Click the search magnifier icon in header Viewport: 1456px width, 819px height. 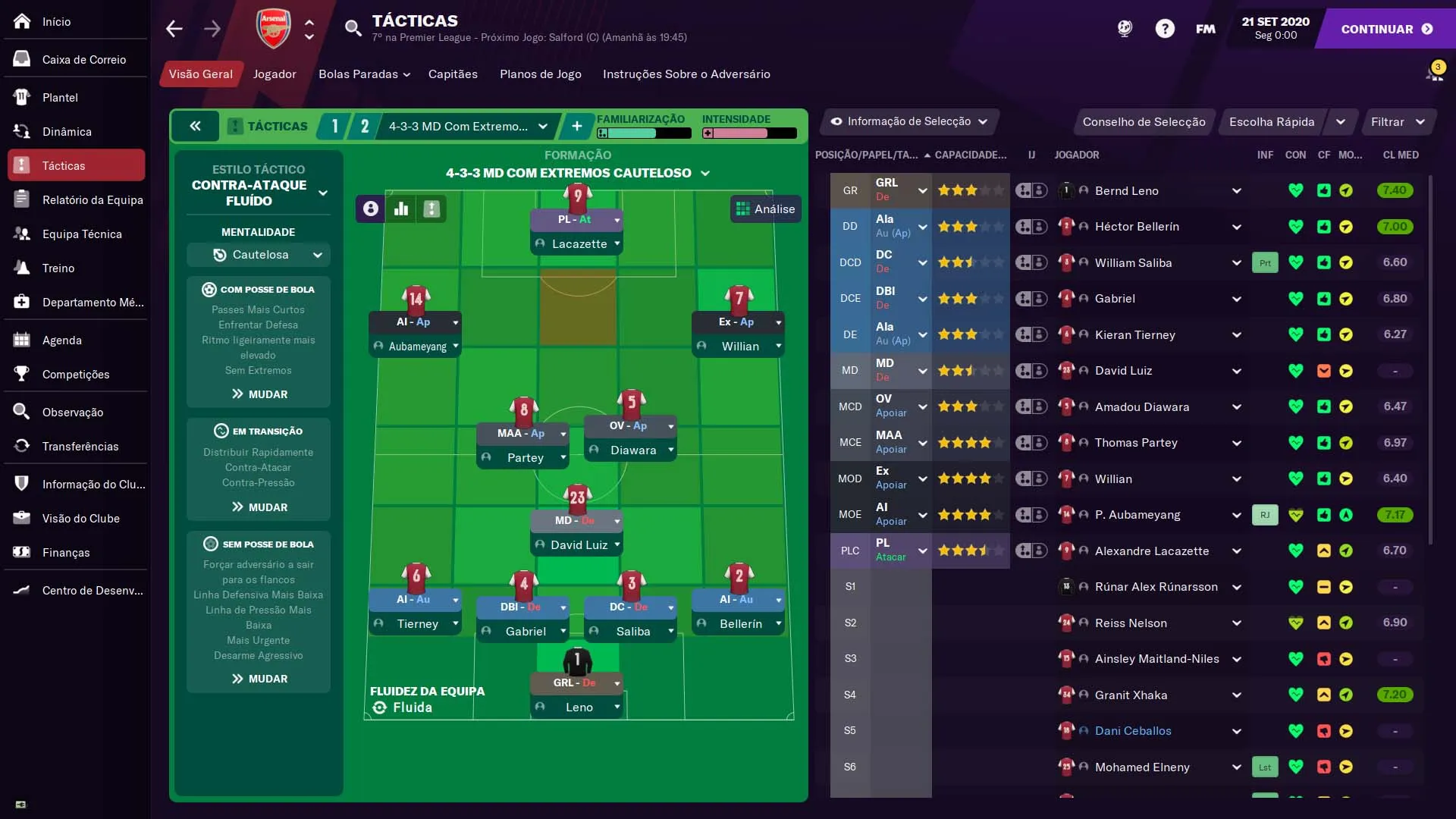click(353, 28)
